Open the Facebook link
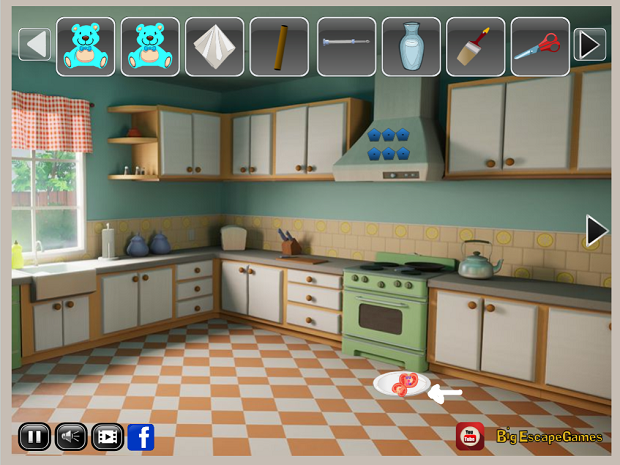 tap(141, 437)
